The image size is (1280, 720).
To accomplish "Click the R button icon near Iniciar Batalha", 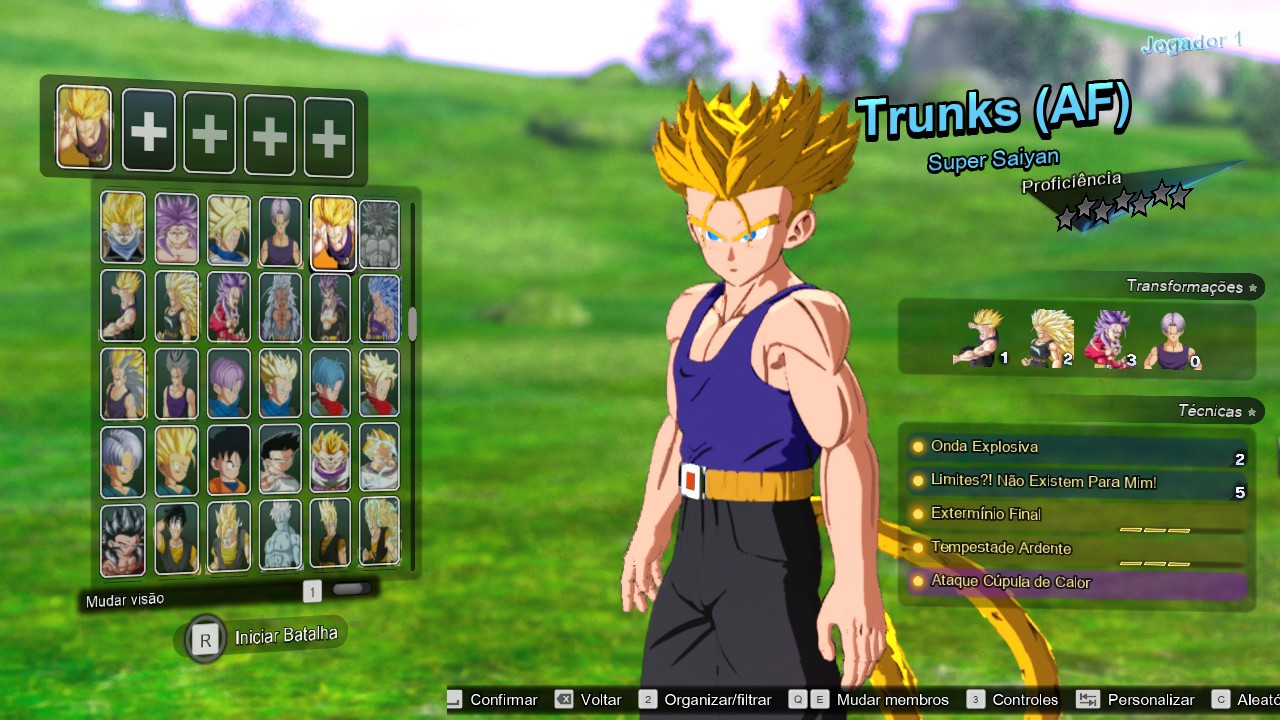I will coord(204,636).
